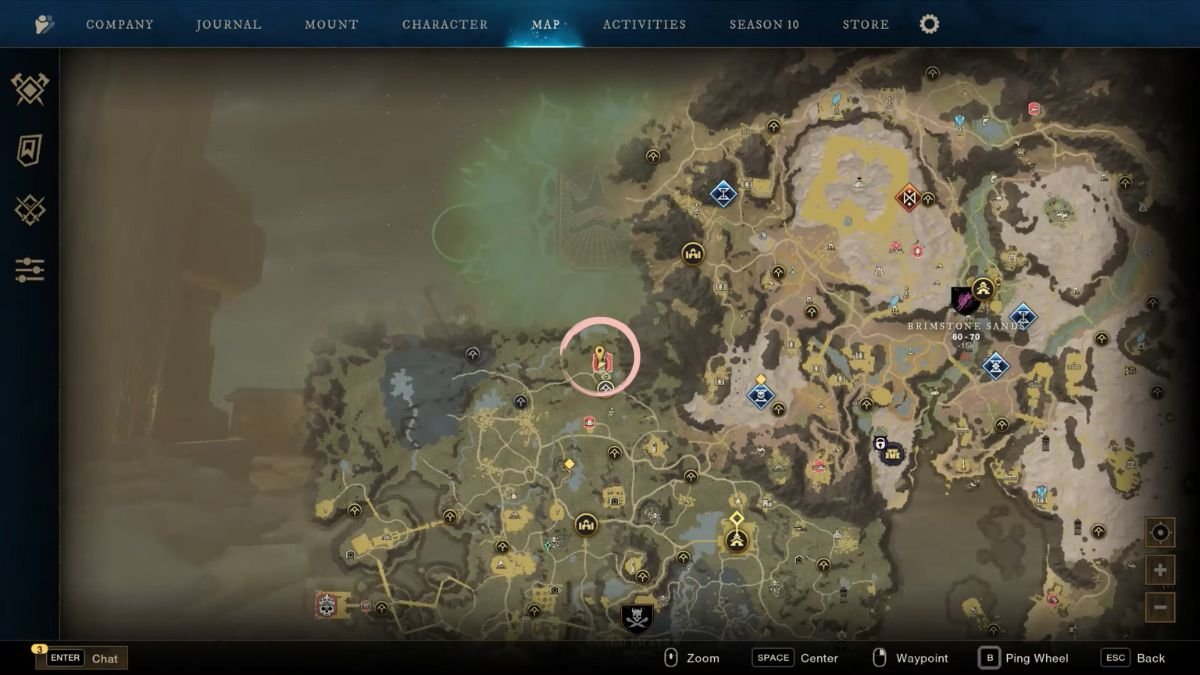
Task: Recenter the map with the crosshair button
Action: pyautogui.click(x=1160, y=533)
